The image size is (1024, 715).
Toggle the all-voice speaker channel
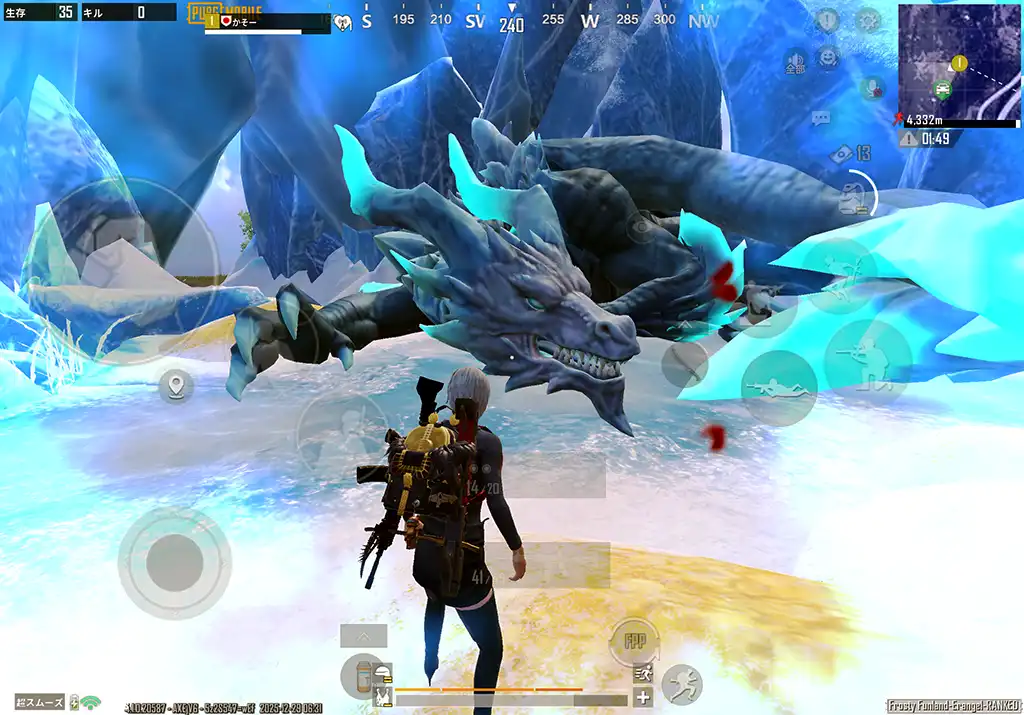tap(796, 62)
